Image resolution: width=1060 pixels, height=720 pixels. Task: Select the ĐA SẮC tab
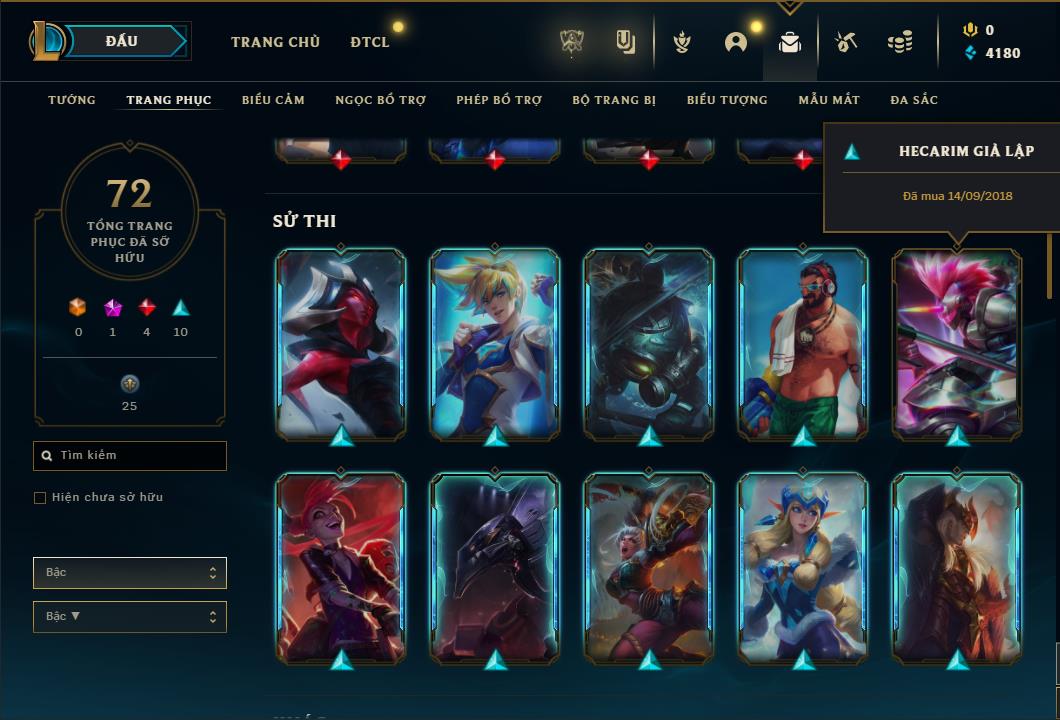coord(914,100)
